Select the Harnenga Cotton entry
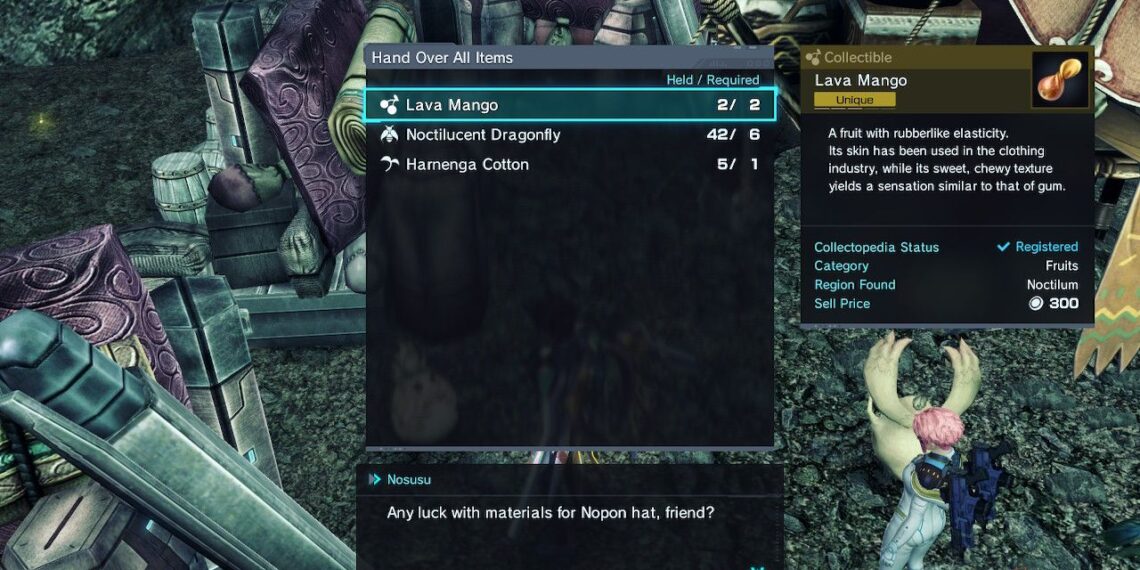The width and height of the screenshot is (1140, 570). (x=568, y=165)
